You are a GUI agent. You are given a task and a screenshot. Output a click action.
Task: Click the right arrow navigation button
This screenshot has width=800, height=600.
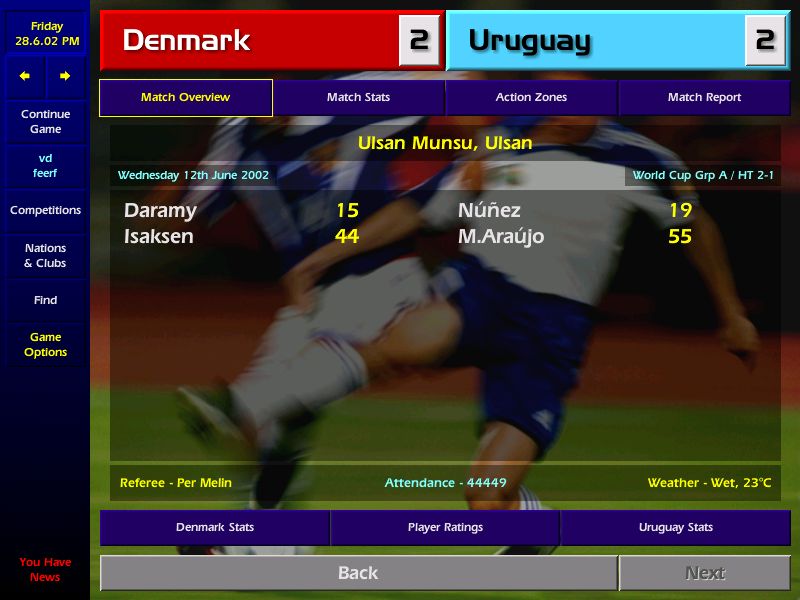pyautogui.click(x=65, y=76)
